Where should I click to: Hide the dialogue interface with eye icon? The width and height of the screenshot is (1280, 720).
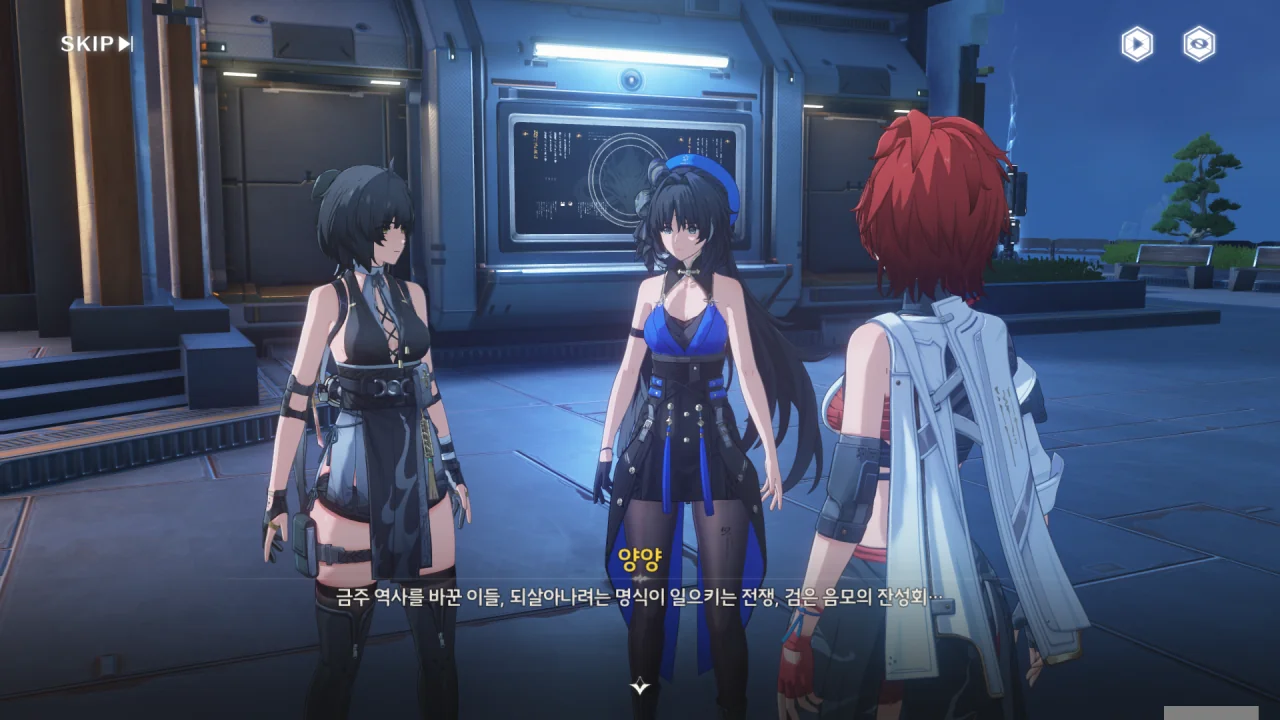coord(1199,44)
